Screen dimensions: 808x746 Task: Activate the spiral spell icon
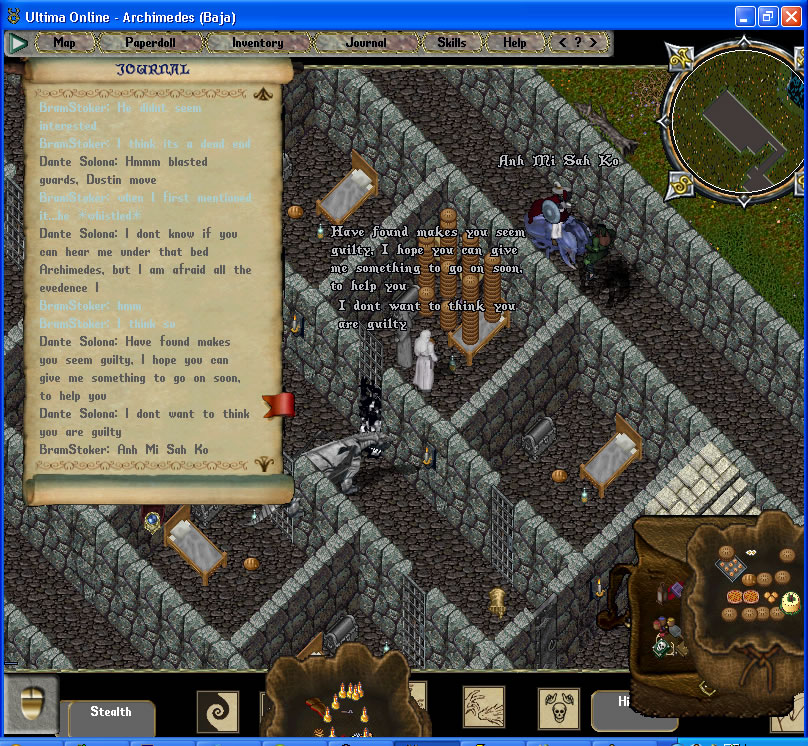[x=217, y=711]
